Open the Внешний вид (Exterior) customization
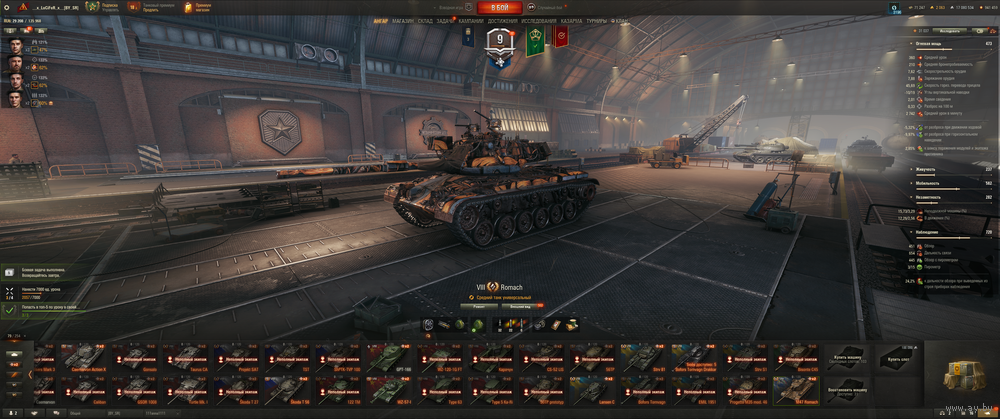The width and height of the screenshot is (1000, 419). point(520,306)
